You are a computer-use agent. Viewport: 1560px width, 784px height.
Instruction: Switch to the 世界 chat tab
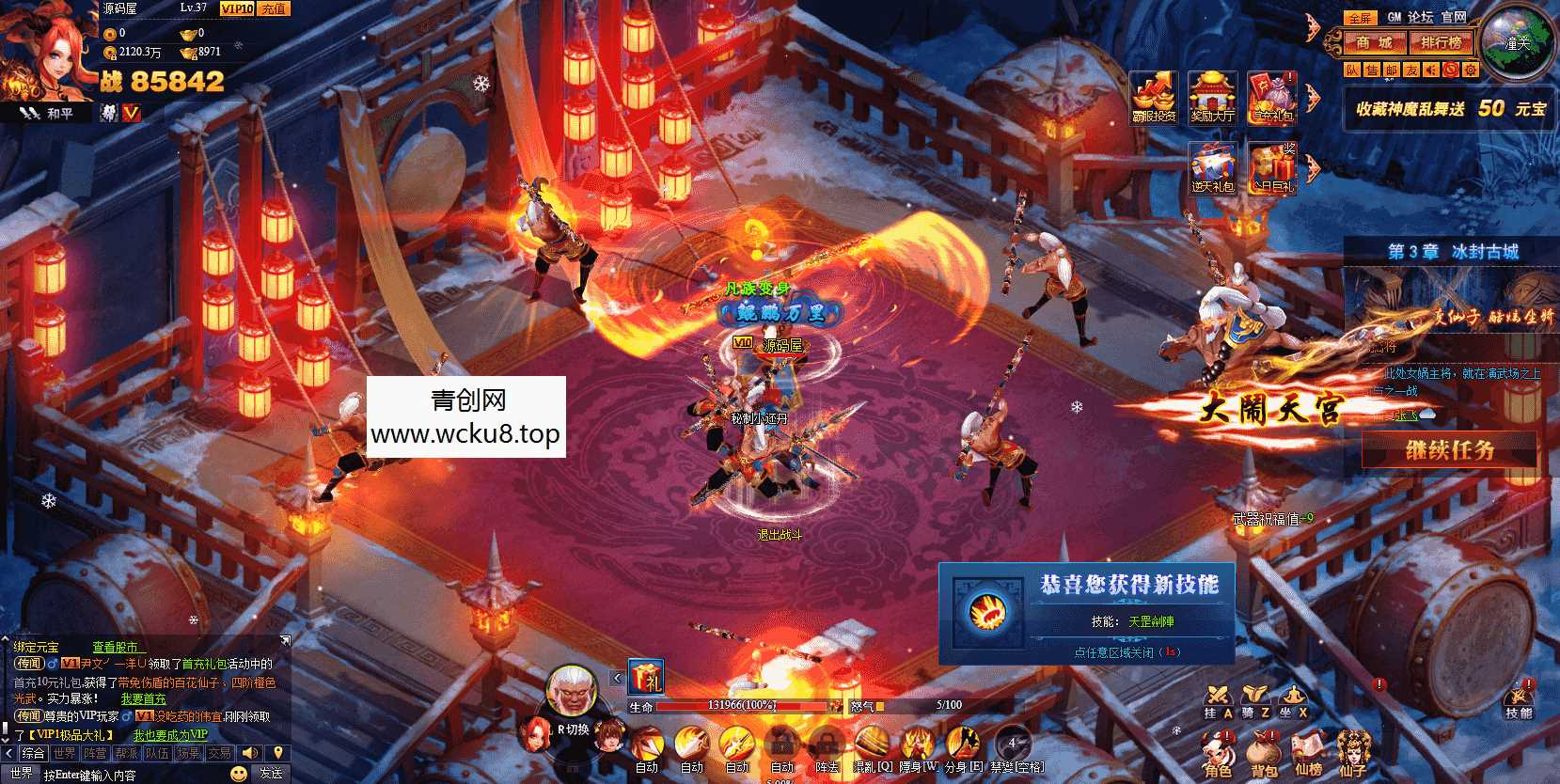click(x=66, y=753)
